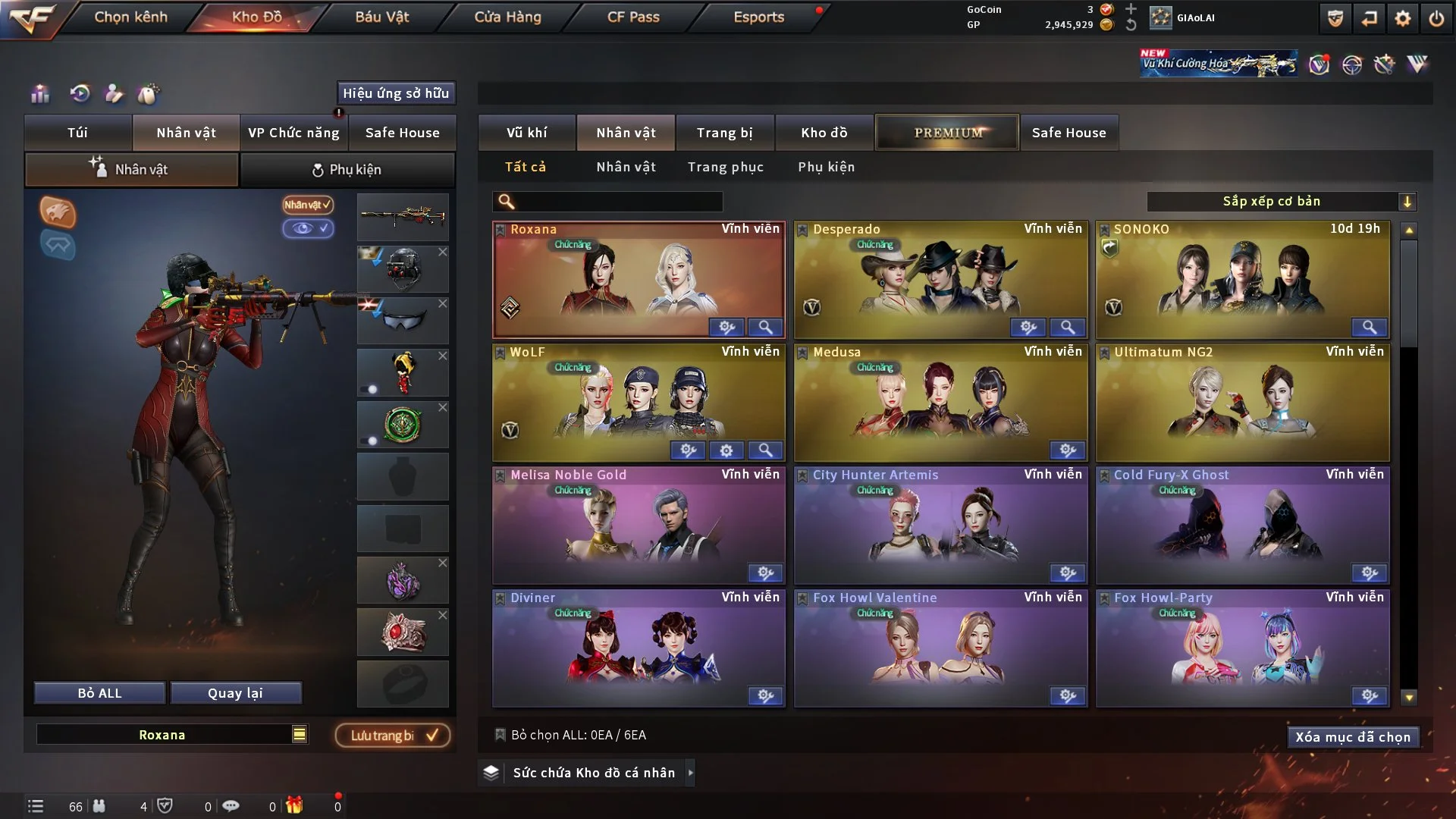This screenshot has width=1456, height=819.
Task: Expand Sức chứa Kho đồ cá nhân
Action: click(593, 773)
